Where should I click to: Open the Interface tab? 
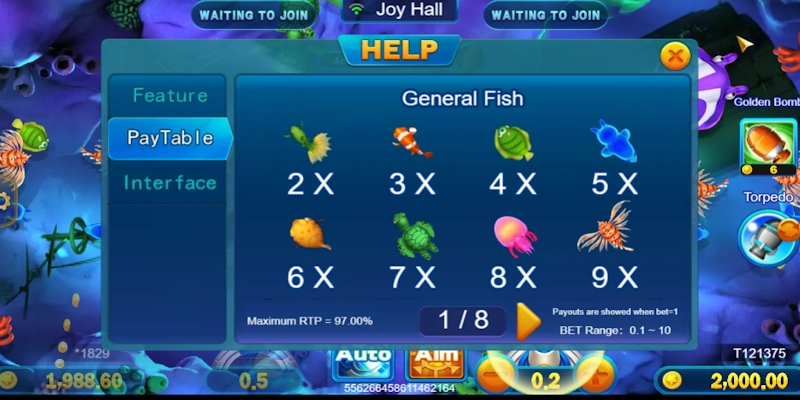pos(170,183)
